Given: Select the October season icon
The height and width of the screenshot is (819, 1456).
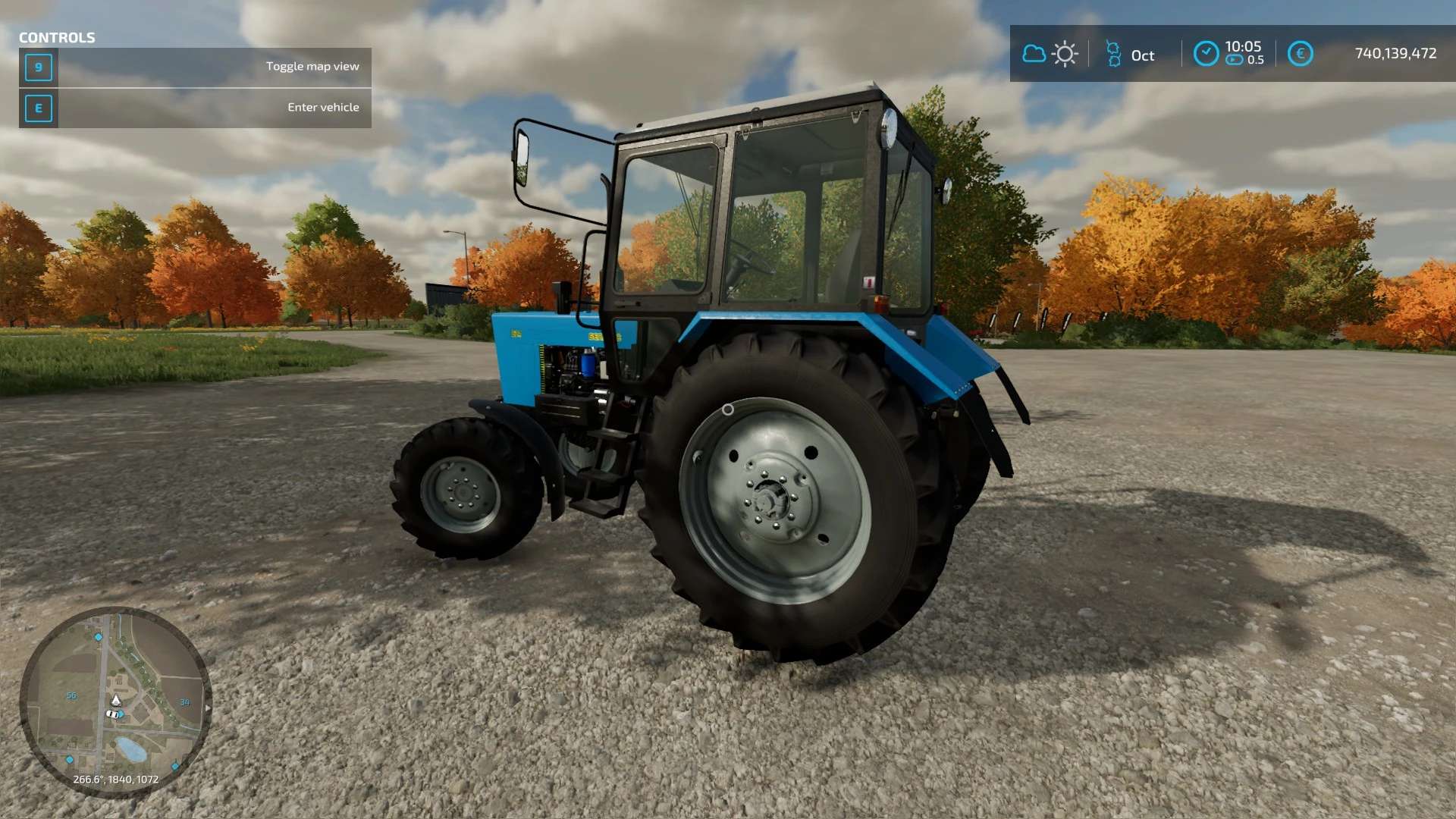Looking at the screenshot, I should pos(1113,55).
